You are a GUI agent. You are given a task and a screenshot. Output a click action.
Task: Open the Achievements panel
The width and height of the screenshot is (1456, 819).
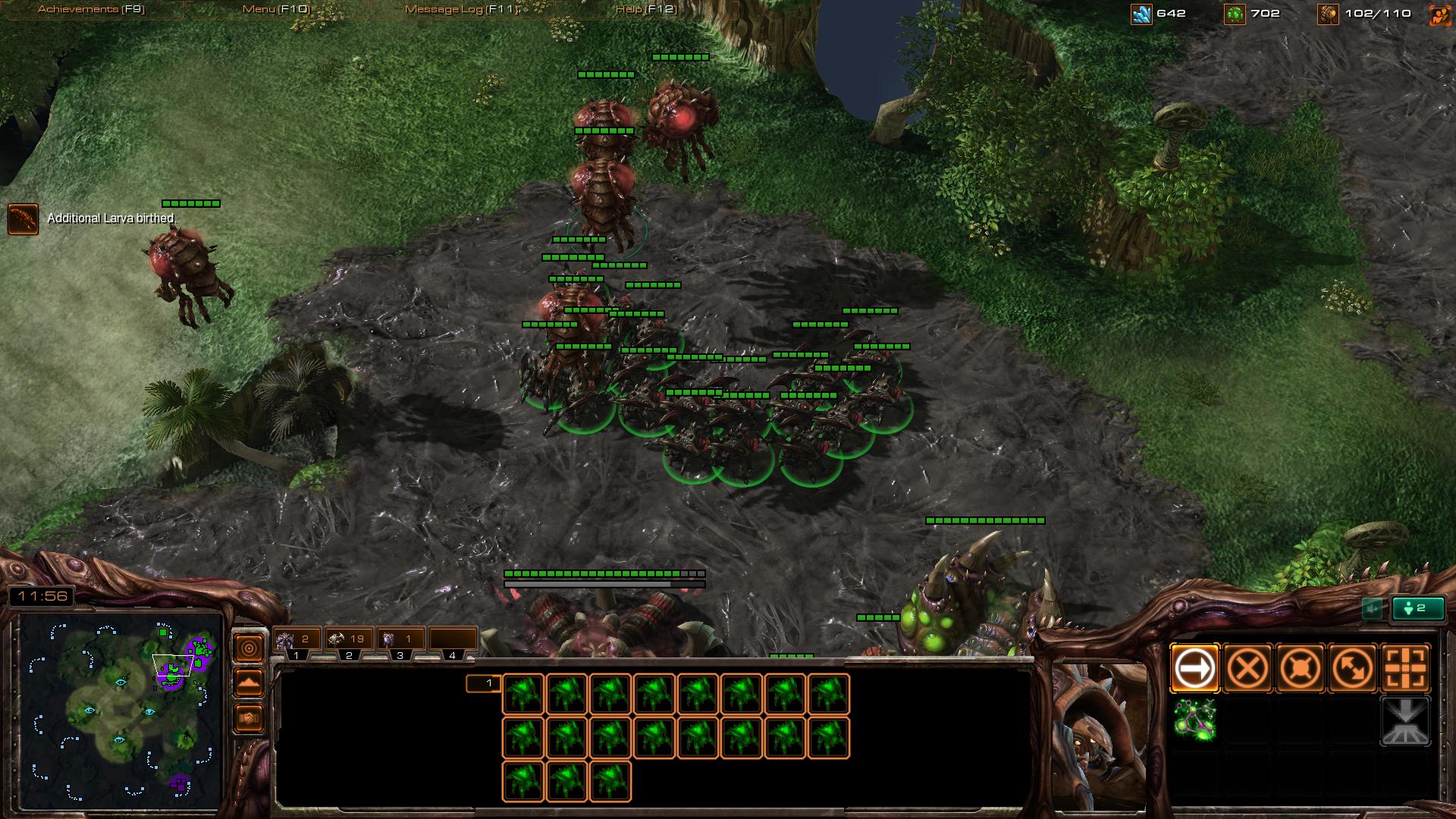click(91, 9)
